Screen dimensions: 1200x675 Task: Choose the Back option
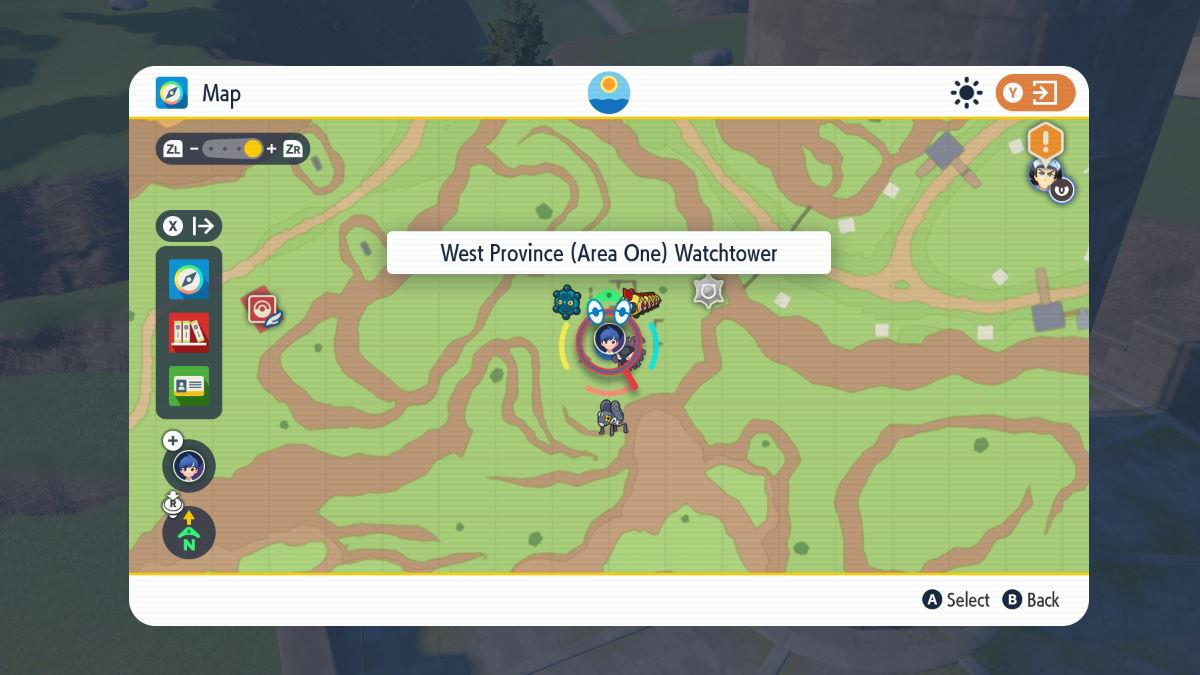pyautogui.click(x=1031, y=600)
